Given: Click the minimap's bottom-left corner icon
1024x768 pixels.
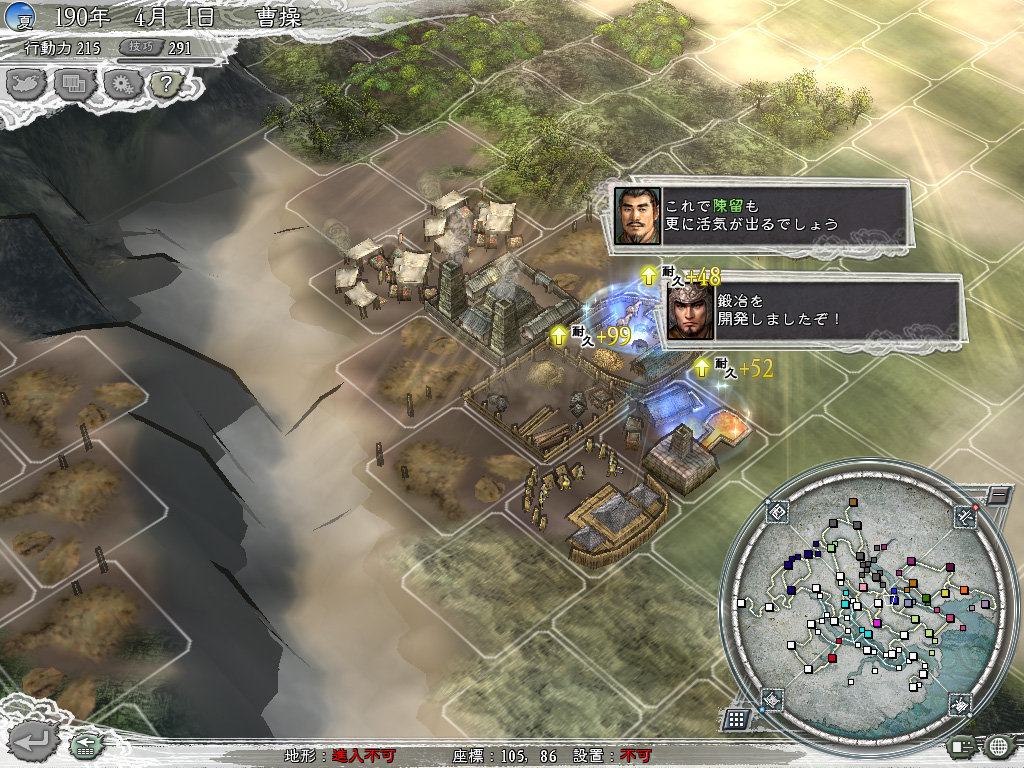Looking at the screenshot, I should 773,699.
